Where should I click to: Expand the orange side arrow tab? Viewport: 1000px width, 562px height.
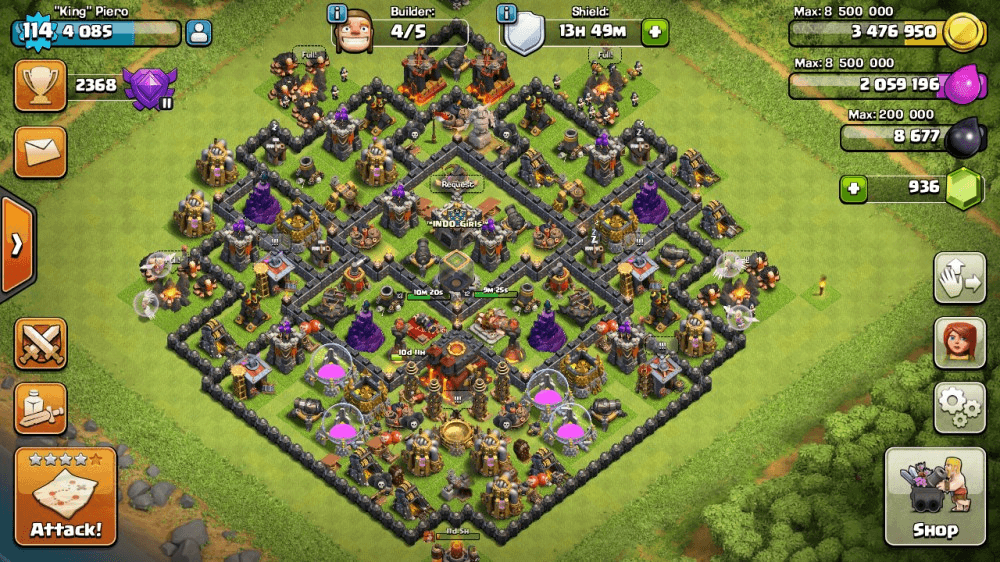point(16,246)
